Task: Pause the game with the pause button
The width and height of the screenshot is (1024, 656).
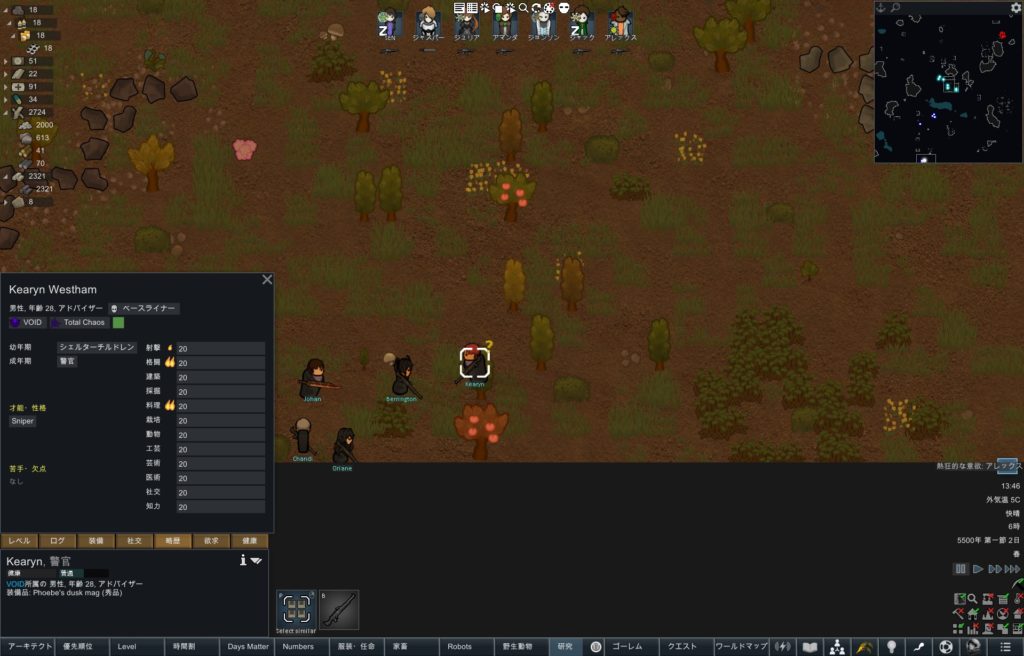Action: (960, 569)
